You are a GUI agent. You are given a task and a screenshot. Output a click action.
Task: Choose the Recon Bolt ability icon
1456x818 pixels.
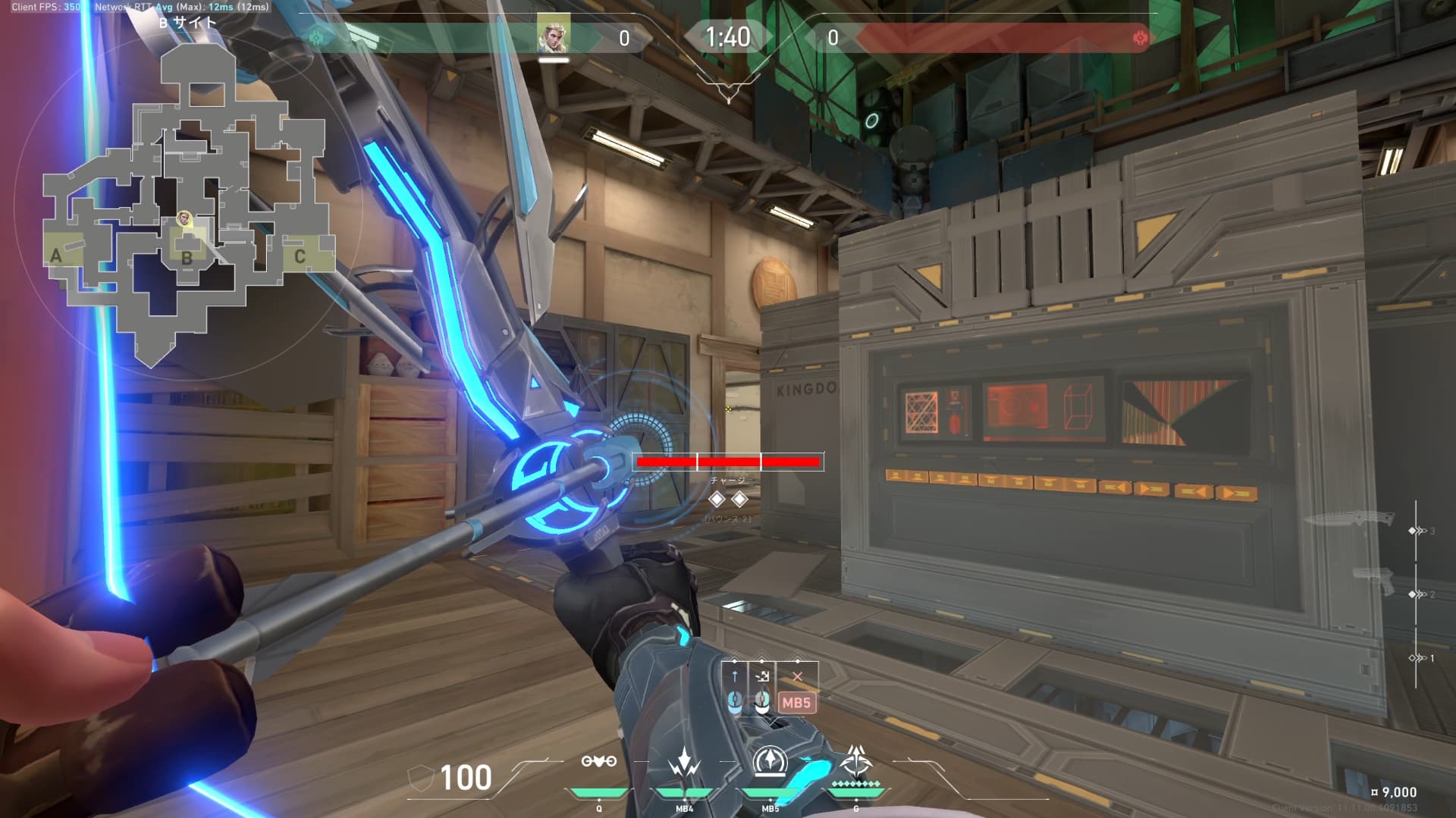coord(770,762)
